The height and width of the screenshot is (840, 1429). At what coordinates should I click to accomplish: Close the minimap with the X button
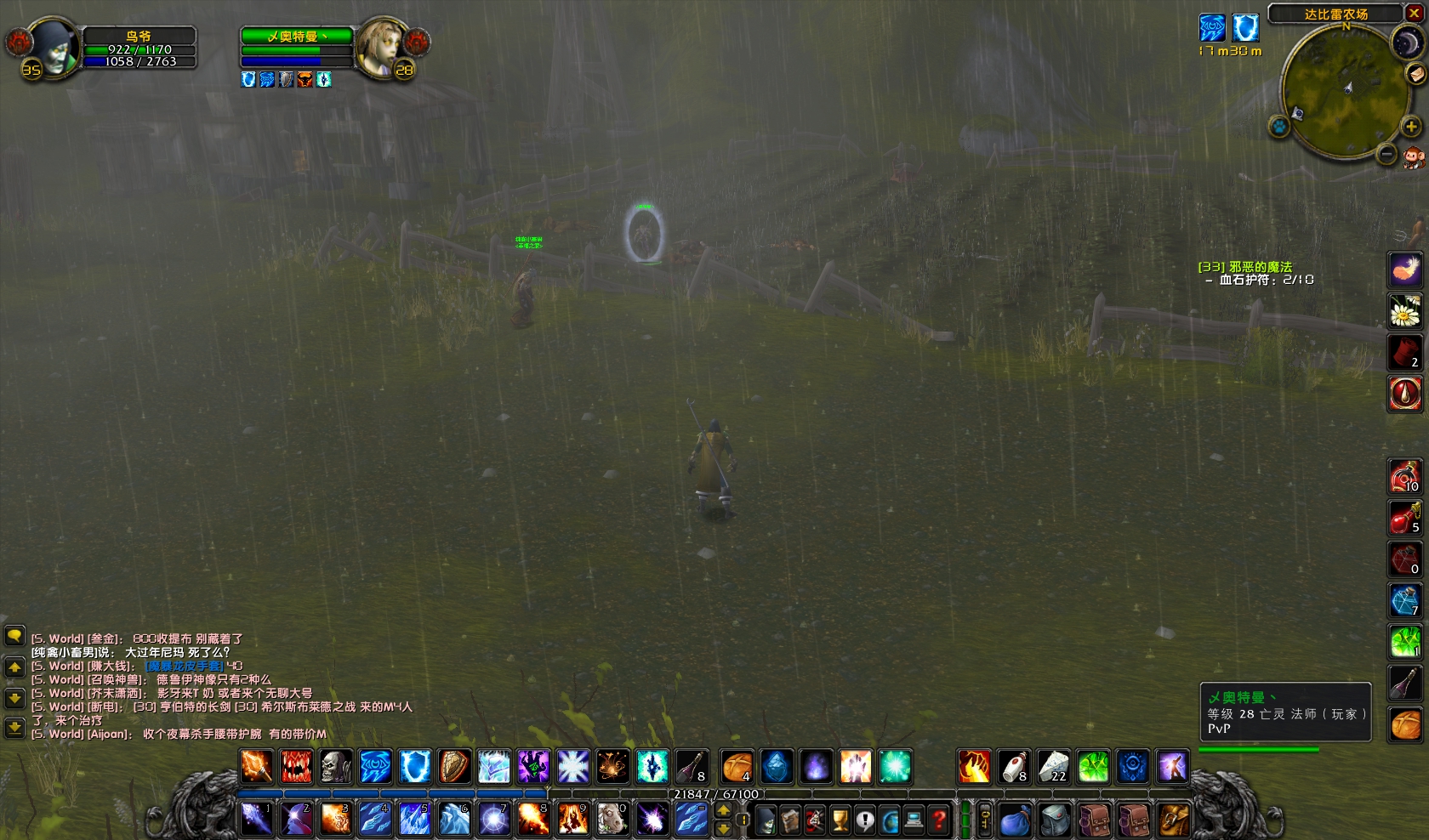pos(1414,14)
